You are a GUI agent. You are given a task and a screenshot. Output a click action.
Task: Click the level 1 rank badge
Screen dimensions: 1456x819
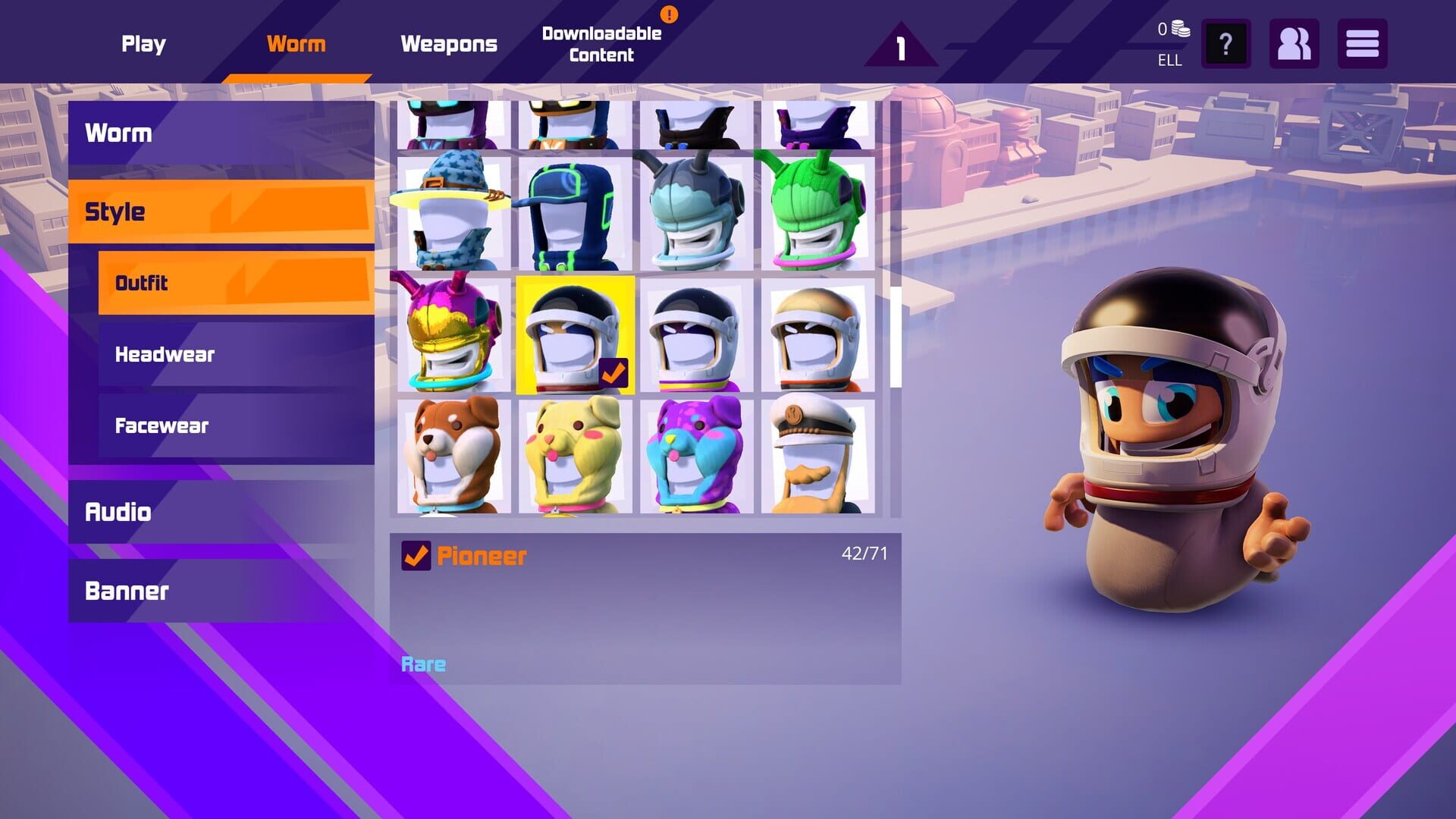pyautogui.click(x=899, y=45)
